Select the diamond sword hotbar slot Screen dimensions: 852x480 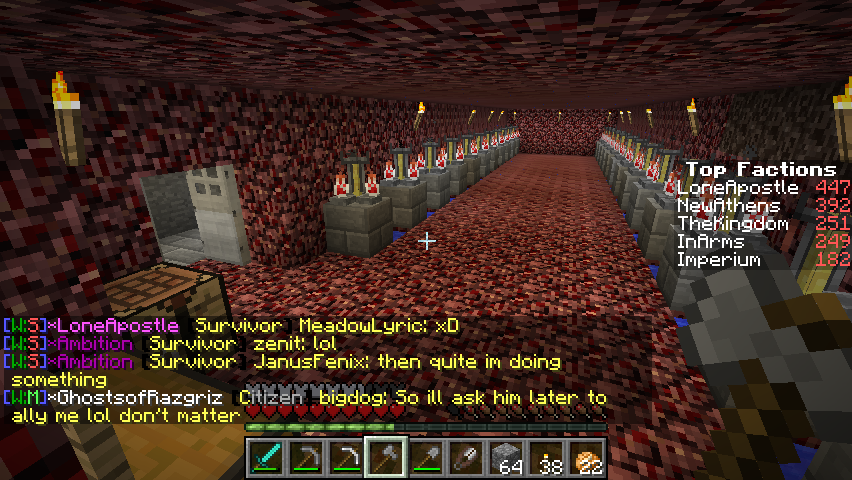(x=265, y=458)
